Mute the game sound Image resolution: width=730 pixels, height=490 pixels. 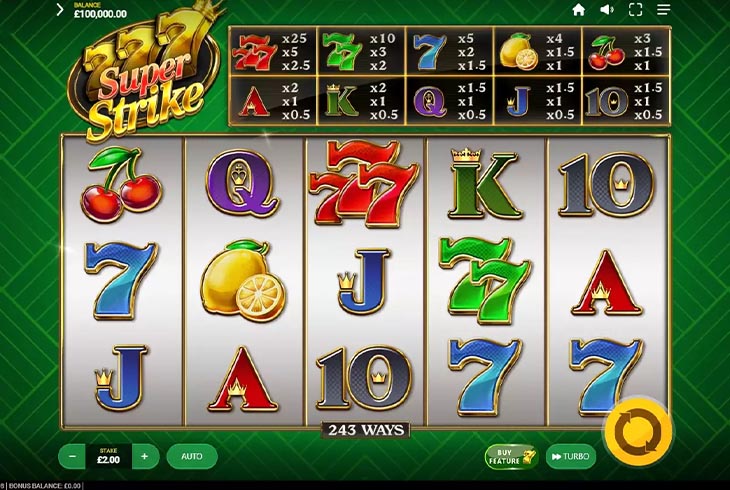pos(606,10)
